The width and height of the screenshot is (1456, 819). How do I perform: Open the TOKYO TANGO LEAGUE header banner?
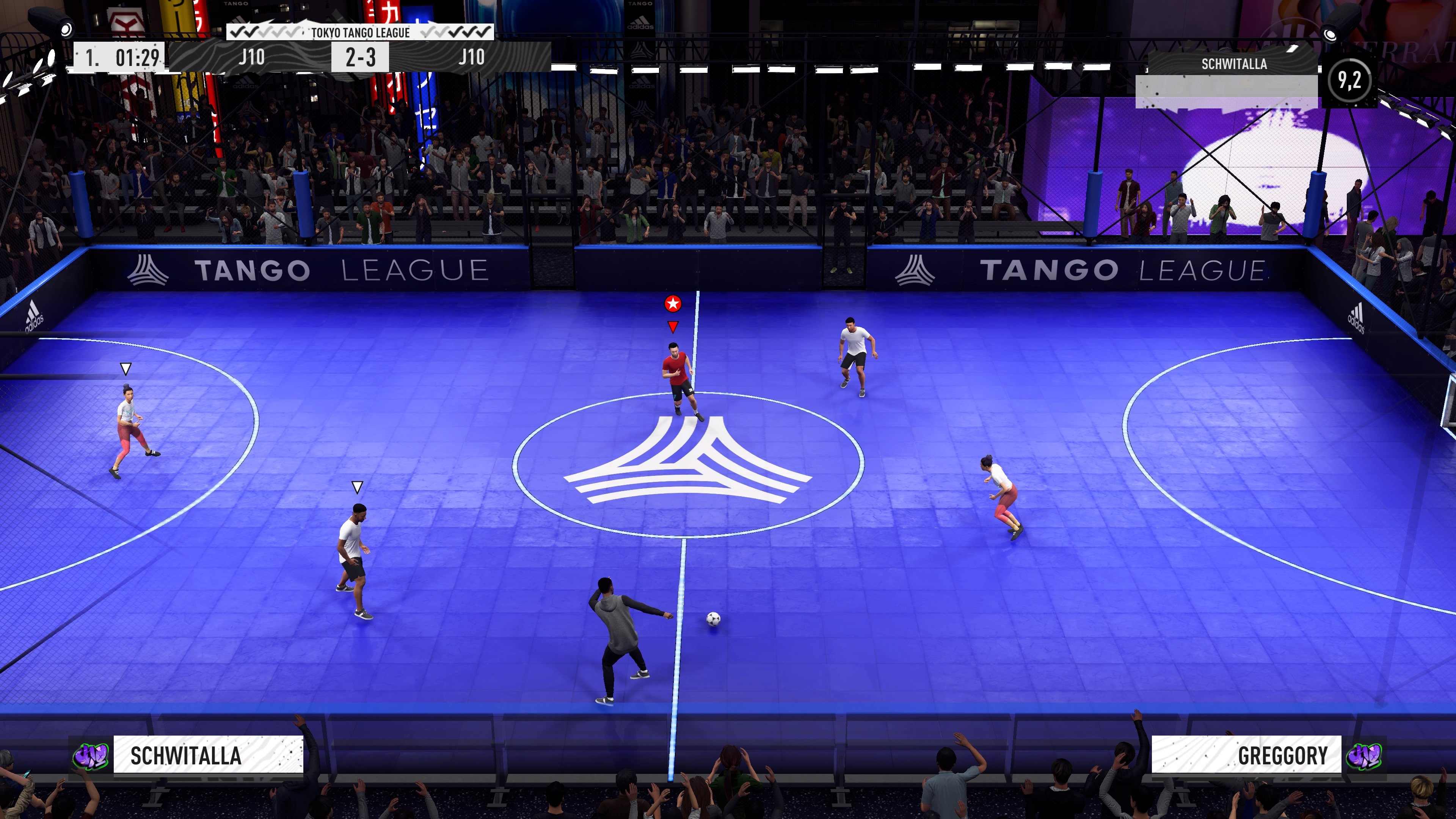click(360, 33)
